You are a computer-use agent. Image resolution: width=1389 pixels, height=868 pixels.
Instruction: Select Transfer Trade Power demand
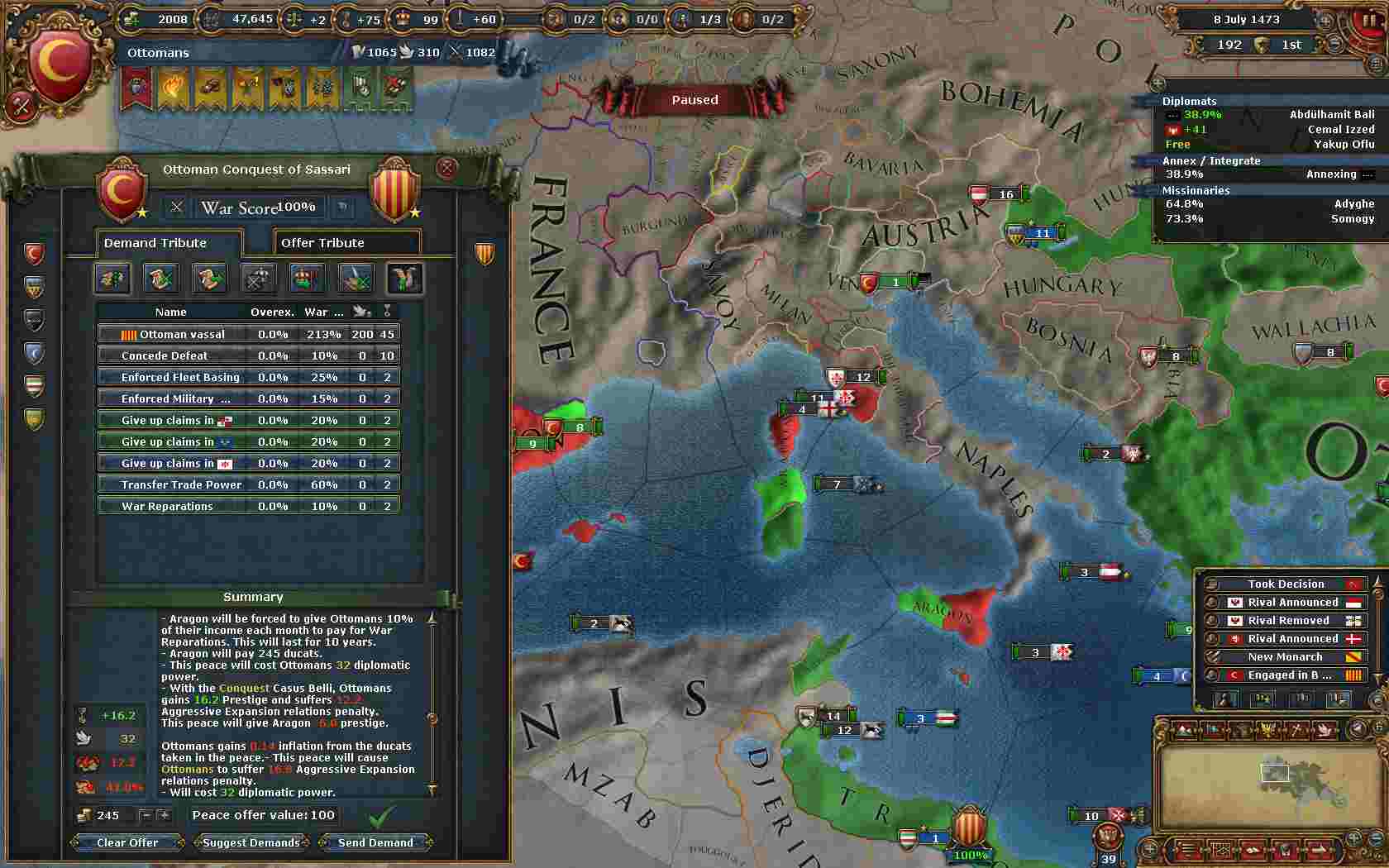click(248, 484)
